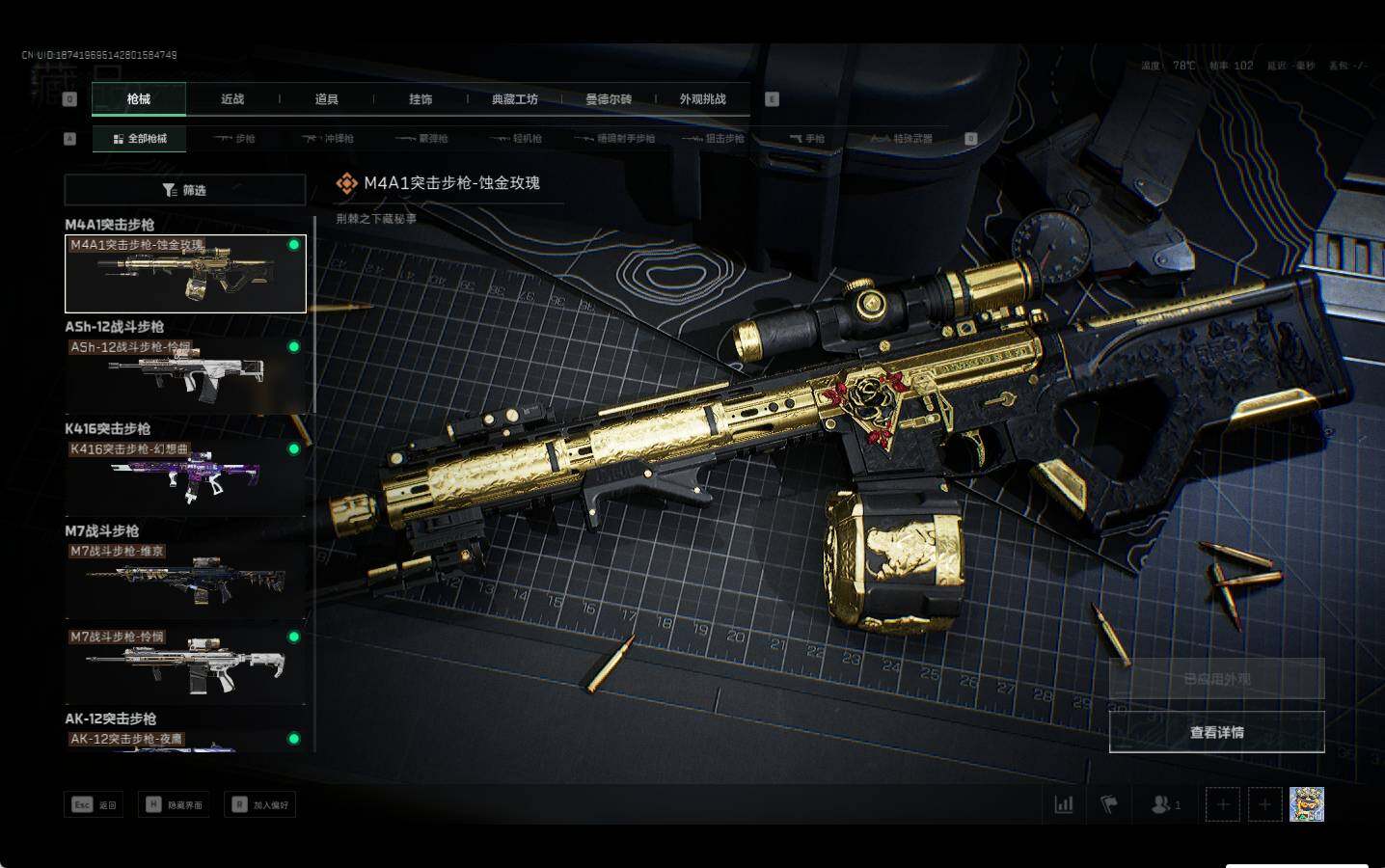Select the K416 幻想曲 skin thumbnail
Screen dimensions: 1385x868
pyautogui.click(x=185, y=477)
